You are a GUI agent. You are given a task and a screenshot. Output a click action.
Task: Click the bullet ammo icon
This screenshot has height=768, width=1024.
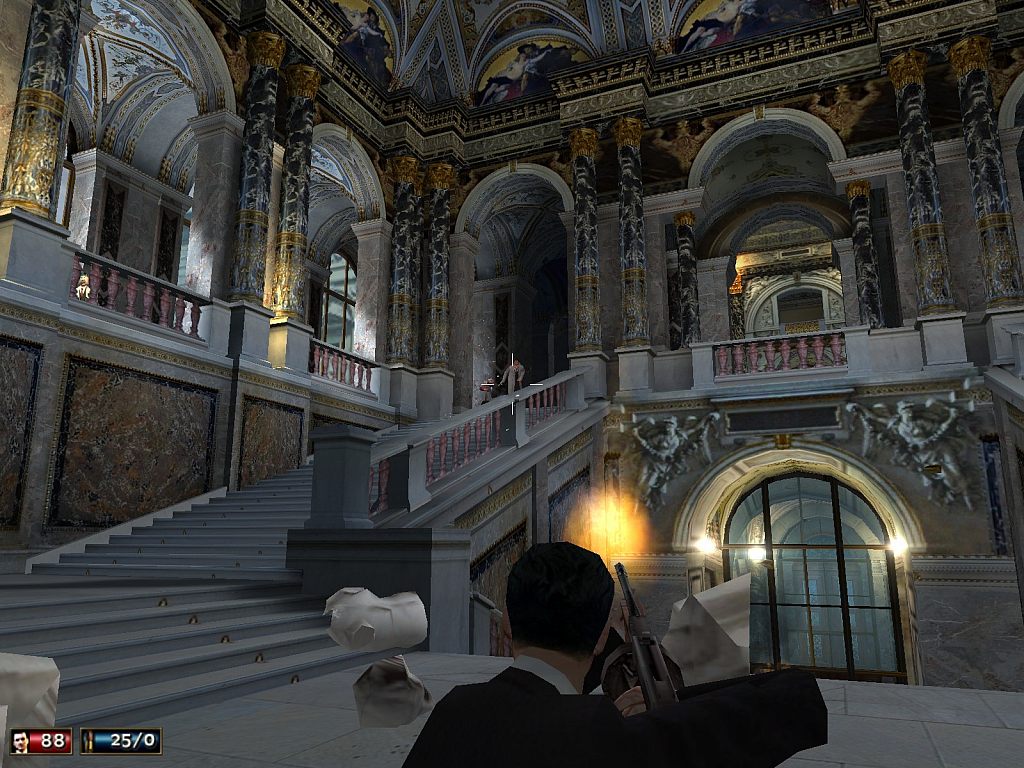coord(91,741)
